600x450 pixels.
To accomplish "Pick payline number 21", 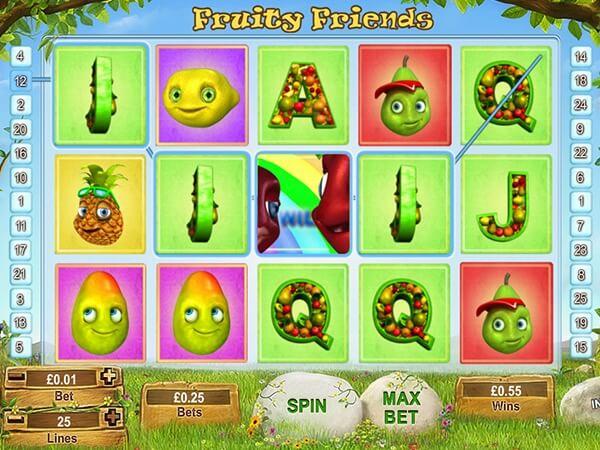I will click(20, 273).
